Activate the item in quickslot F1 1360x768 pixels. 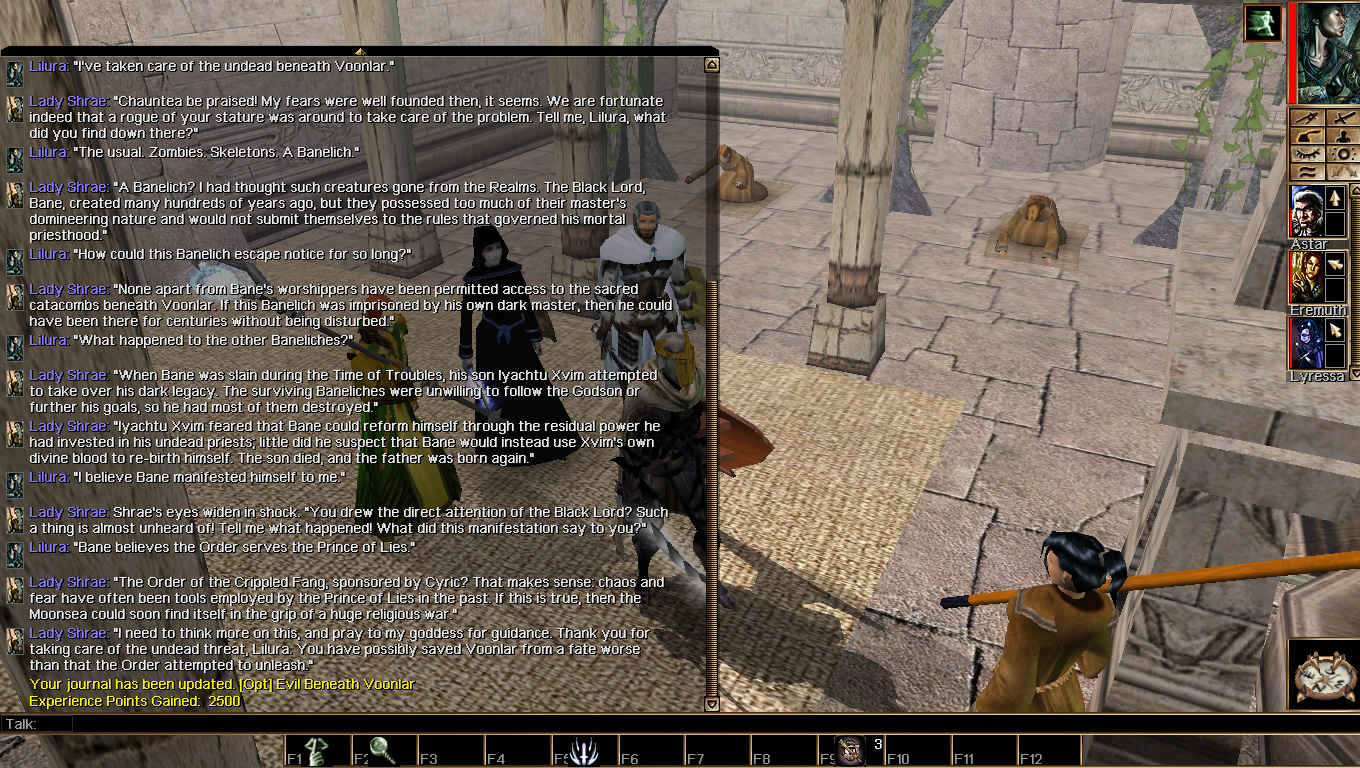pos(317,750)
